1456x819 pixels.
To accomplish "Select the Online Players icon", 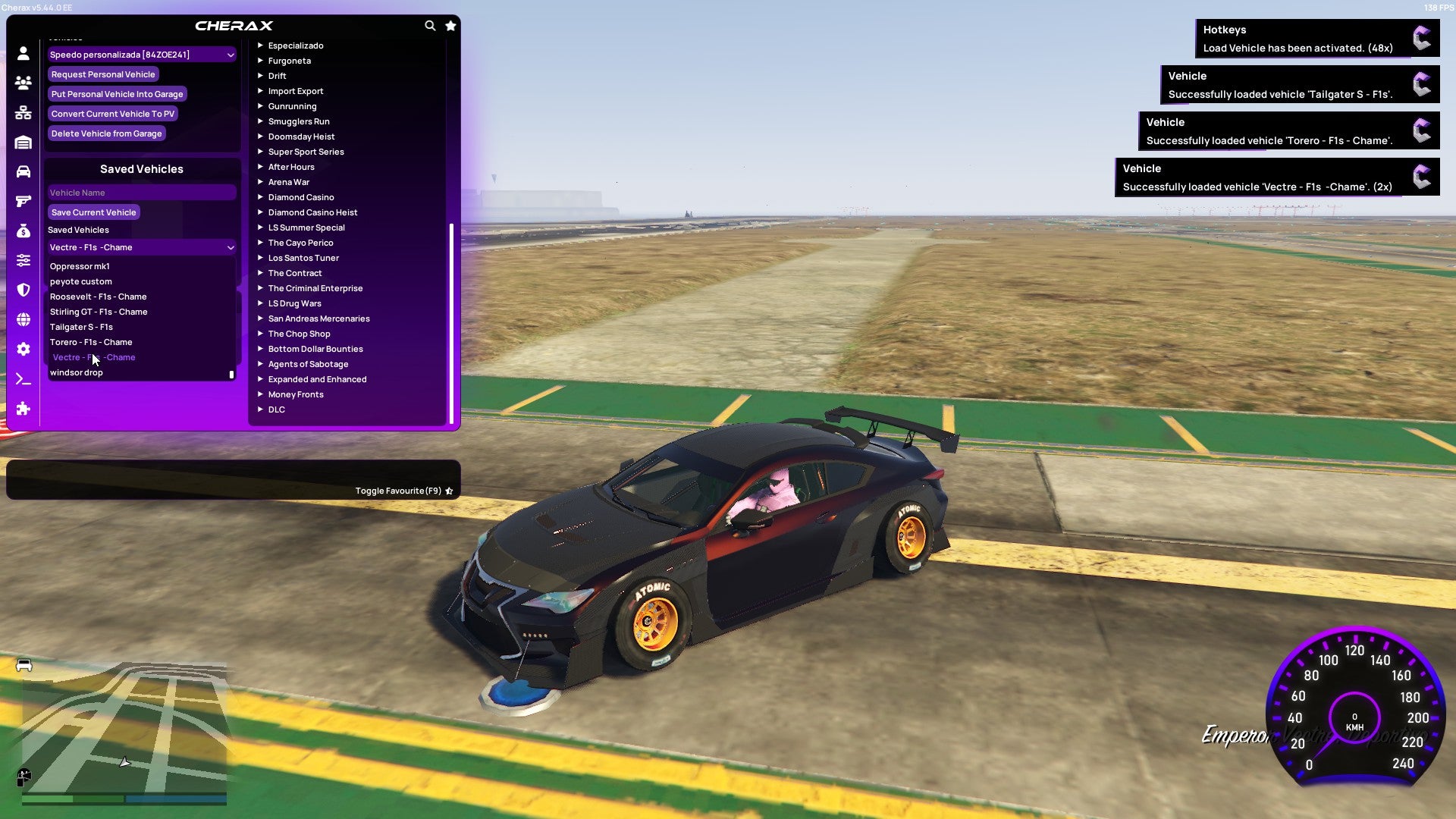I will click(x=23, y=83).
